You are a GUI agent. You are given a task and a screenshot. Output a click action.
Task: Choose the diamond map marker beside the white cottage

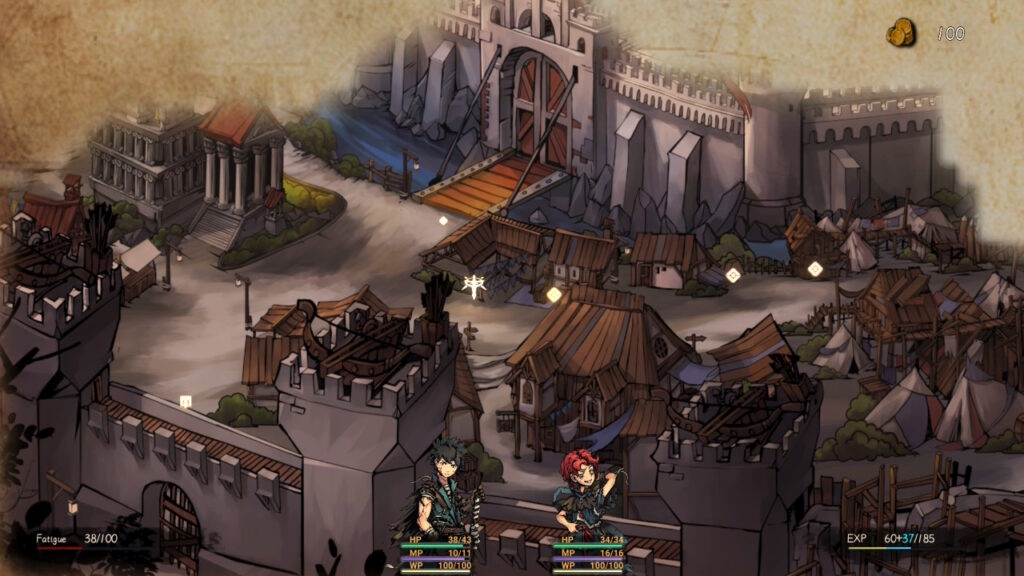(x=733, y=275)
